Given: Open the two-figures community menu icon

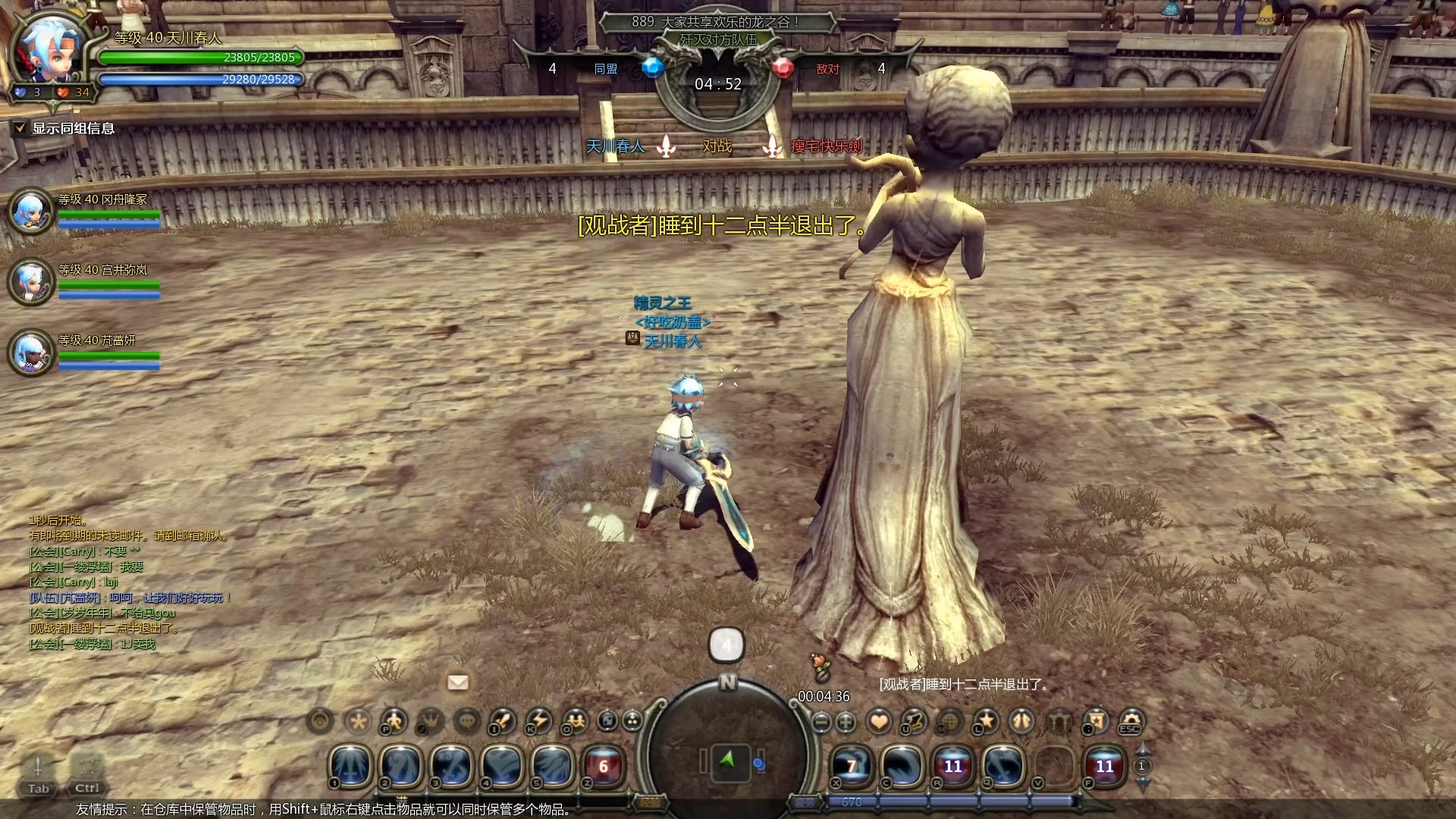Looking at the screenshot, I should point(575,720).
